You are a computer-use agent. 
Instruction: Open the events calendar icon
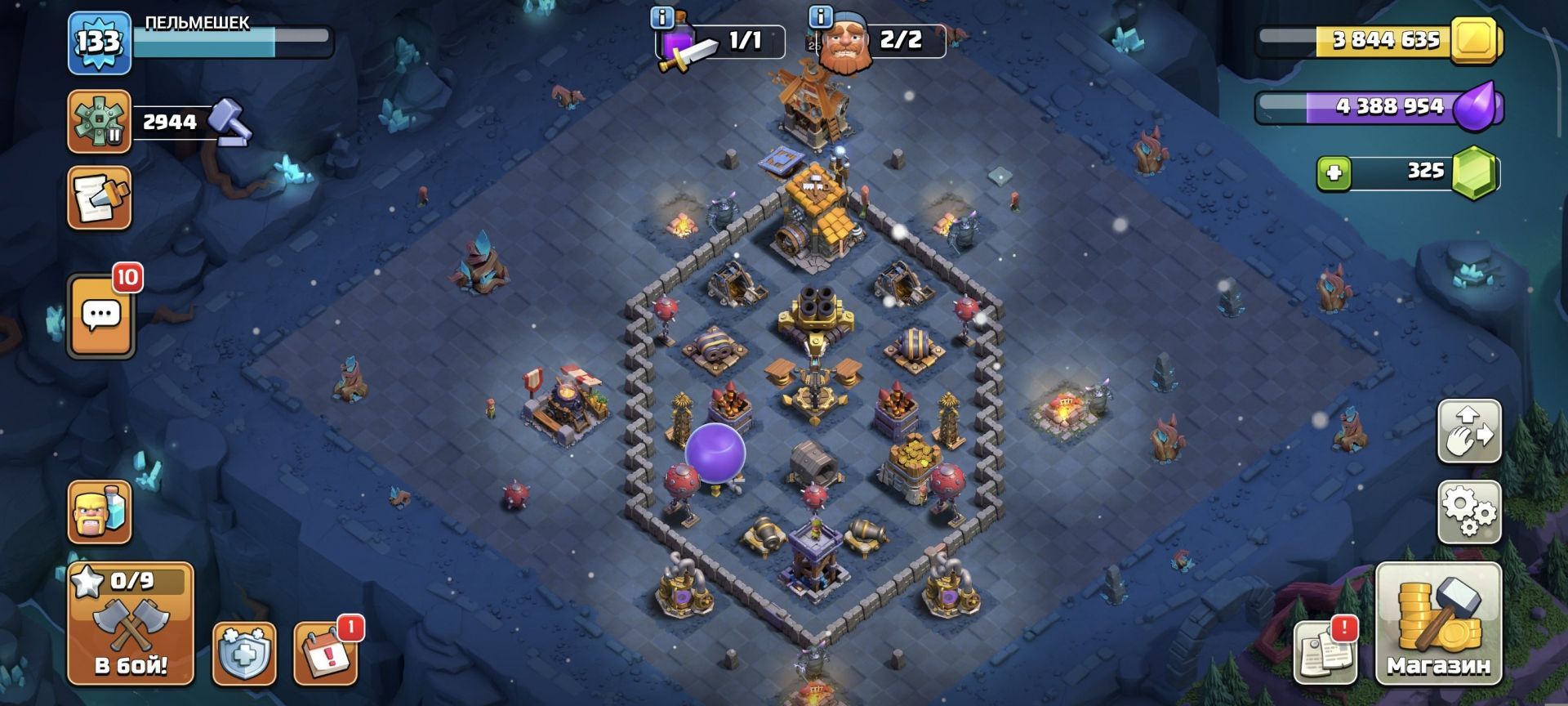click(325, 654)
